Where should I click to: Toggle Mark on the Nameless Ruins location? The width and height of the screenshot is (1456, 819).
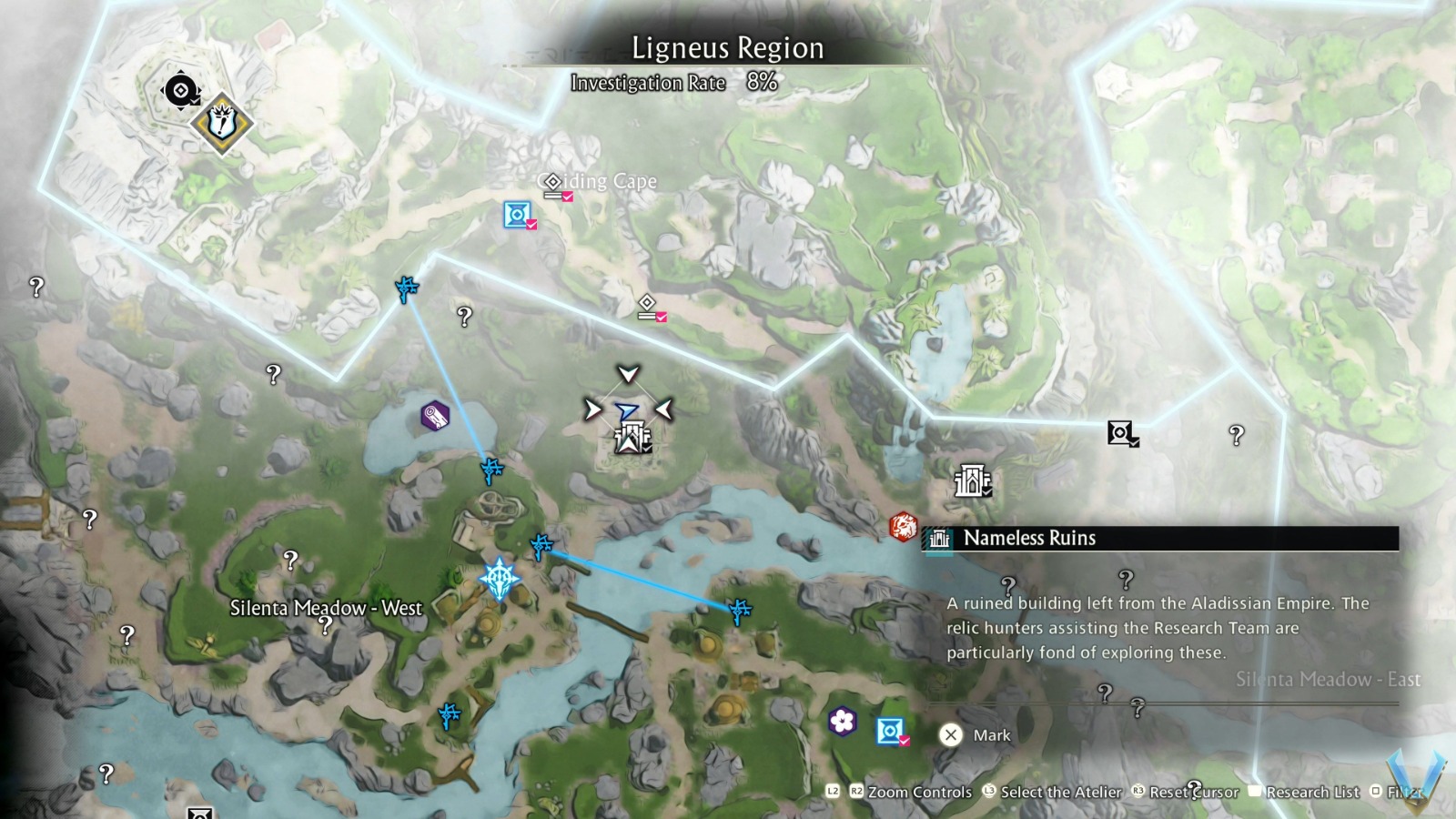(x=980, y=735)
